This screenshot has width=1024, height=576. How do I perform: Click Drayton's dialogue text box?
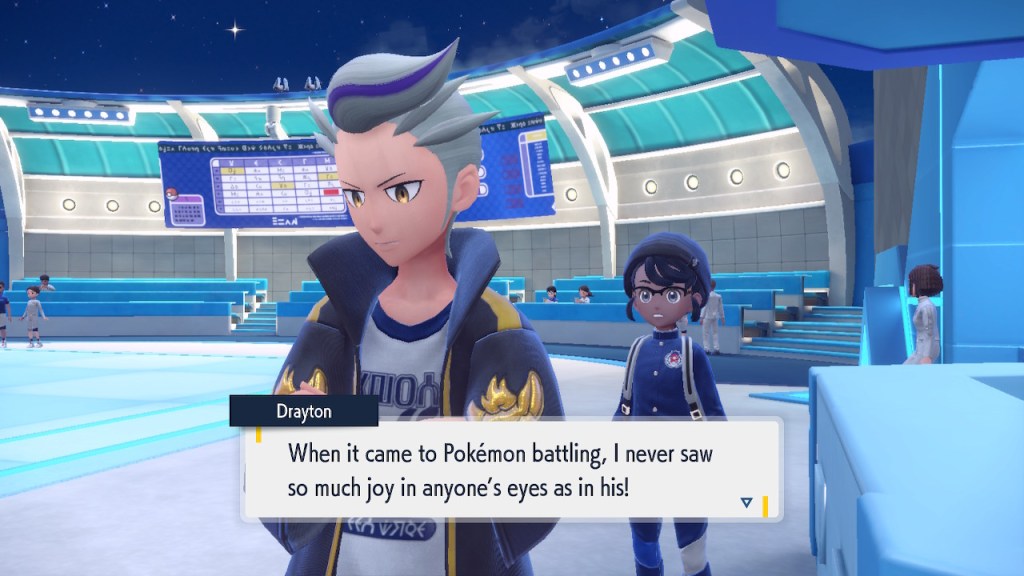click(512, 468)
